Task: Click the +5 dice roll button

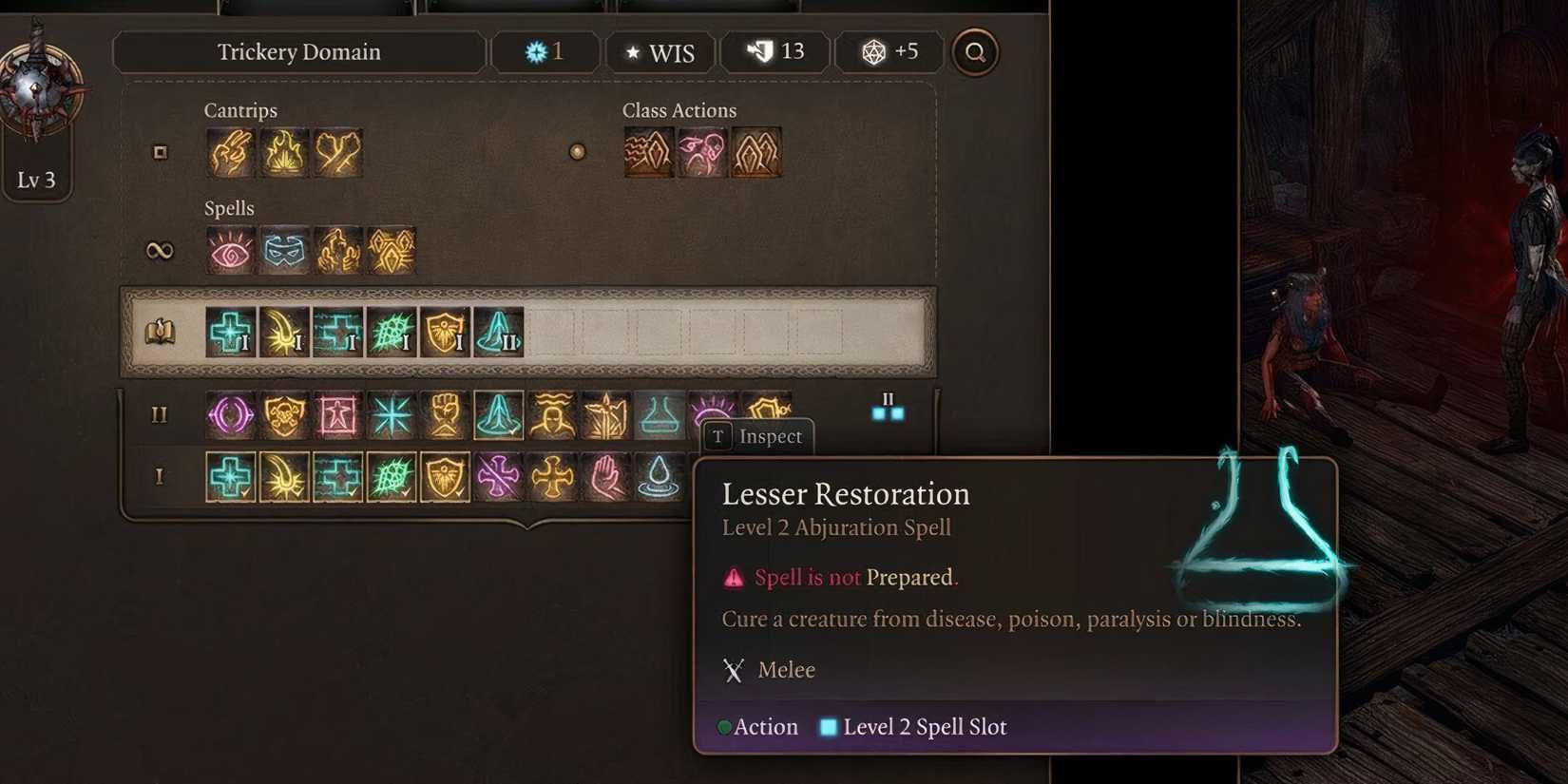Action: click(888, 52)
